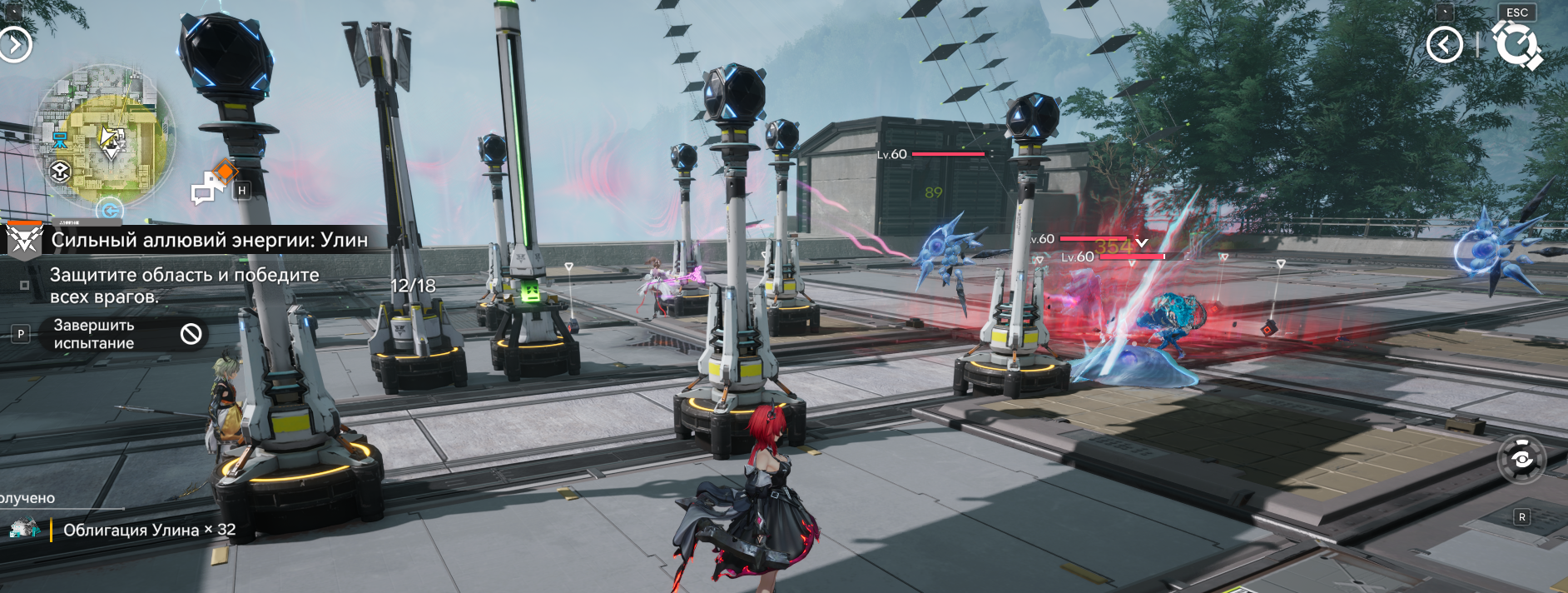Open the chat bubbles icon near minimap
The image size is (1568, 593).
click(x=206, y=188)
